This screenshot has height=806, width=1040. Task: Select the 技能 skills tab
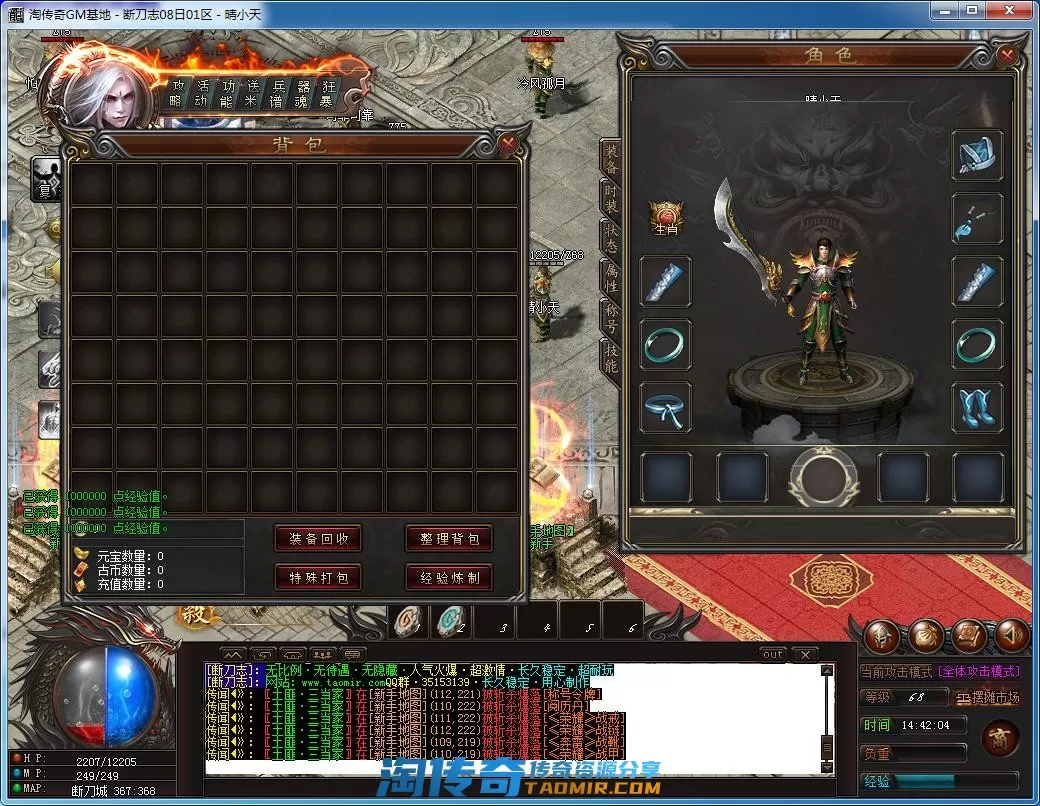(610, 356)
